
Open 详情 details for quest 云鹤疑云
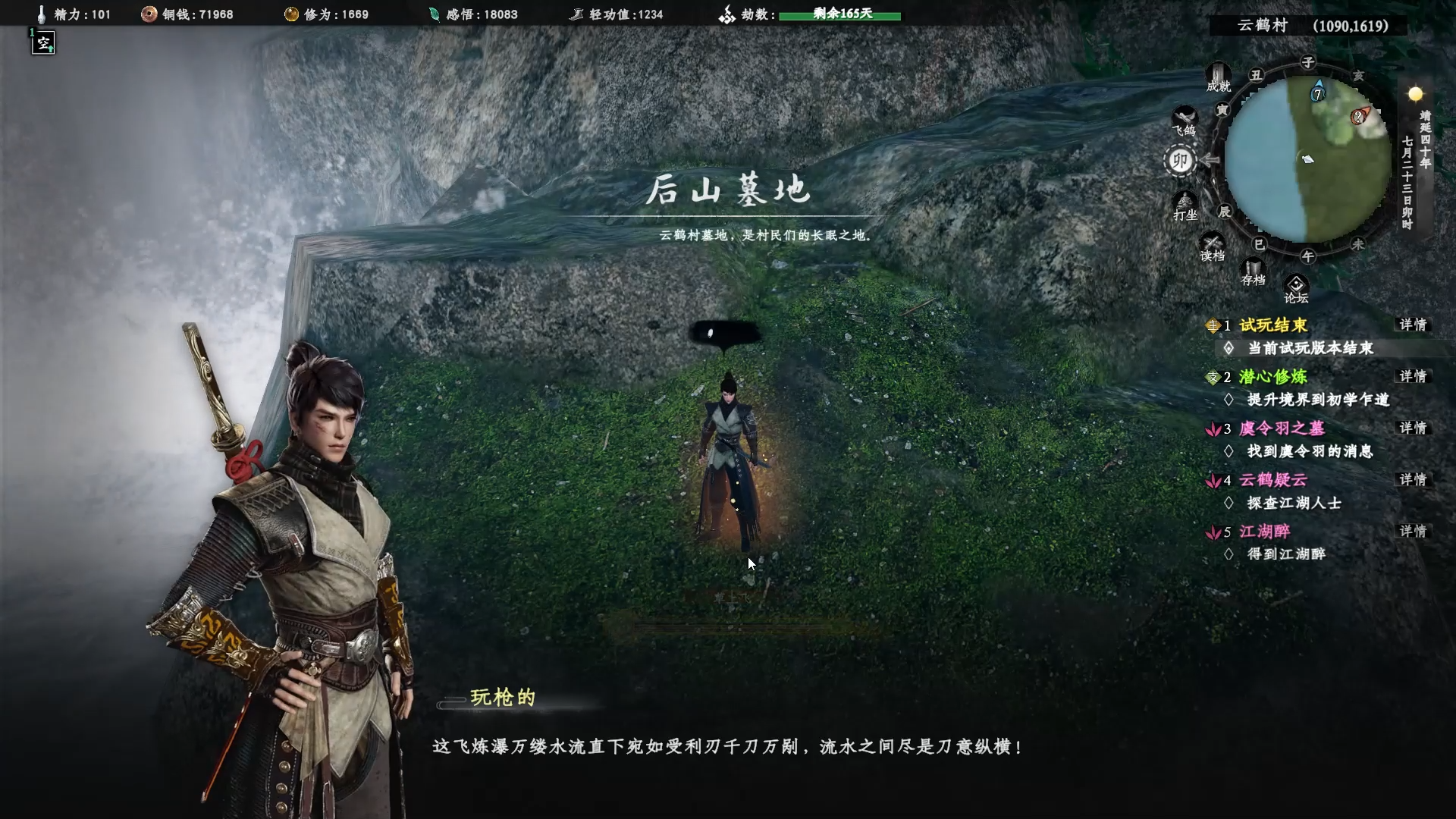point(1413,479)
